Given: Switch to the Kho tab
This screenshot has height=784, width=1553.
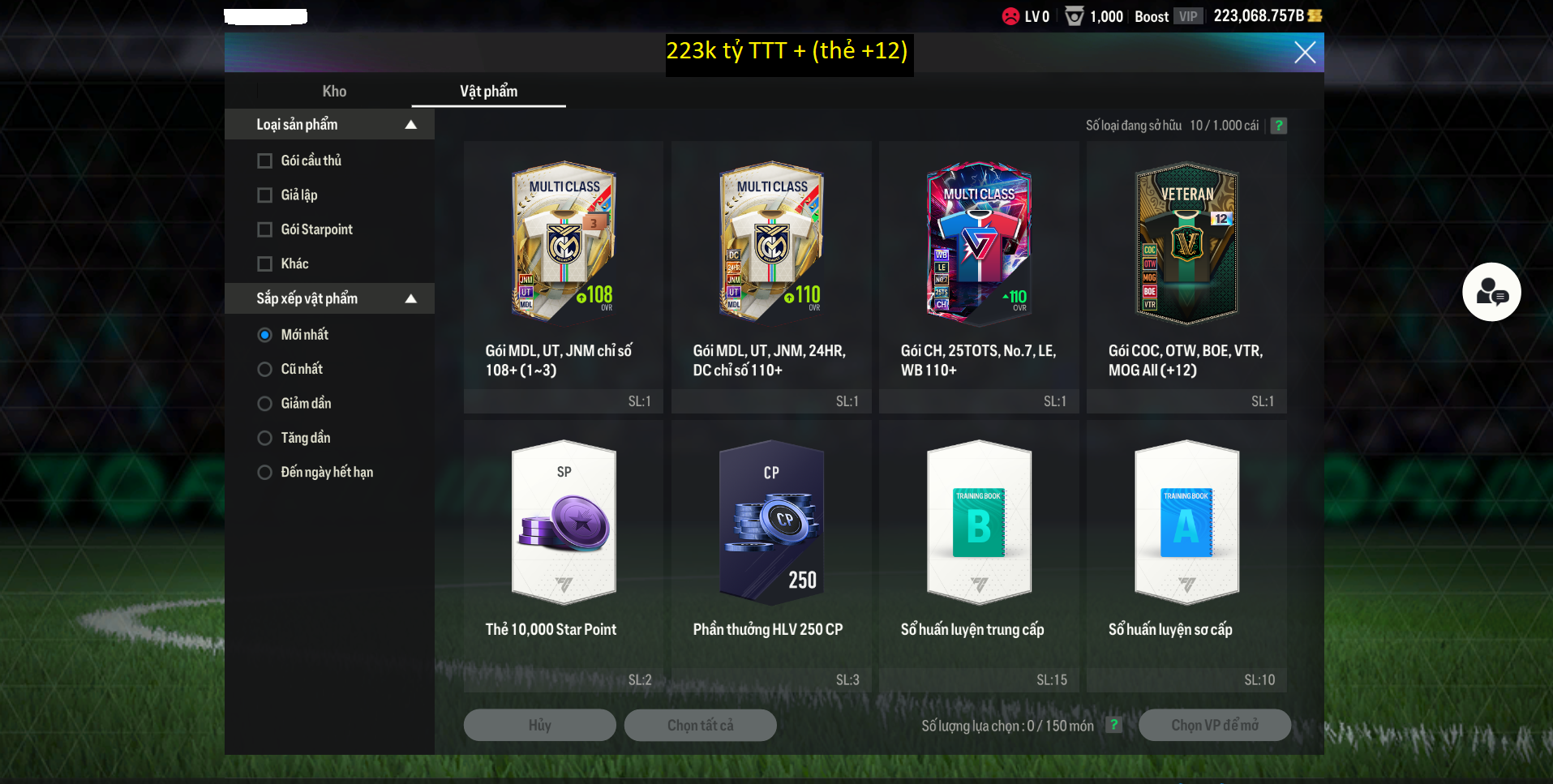Looking at the screenshot, I should [x=334, y=92].
